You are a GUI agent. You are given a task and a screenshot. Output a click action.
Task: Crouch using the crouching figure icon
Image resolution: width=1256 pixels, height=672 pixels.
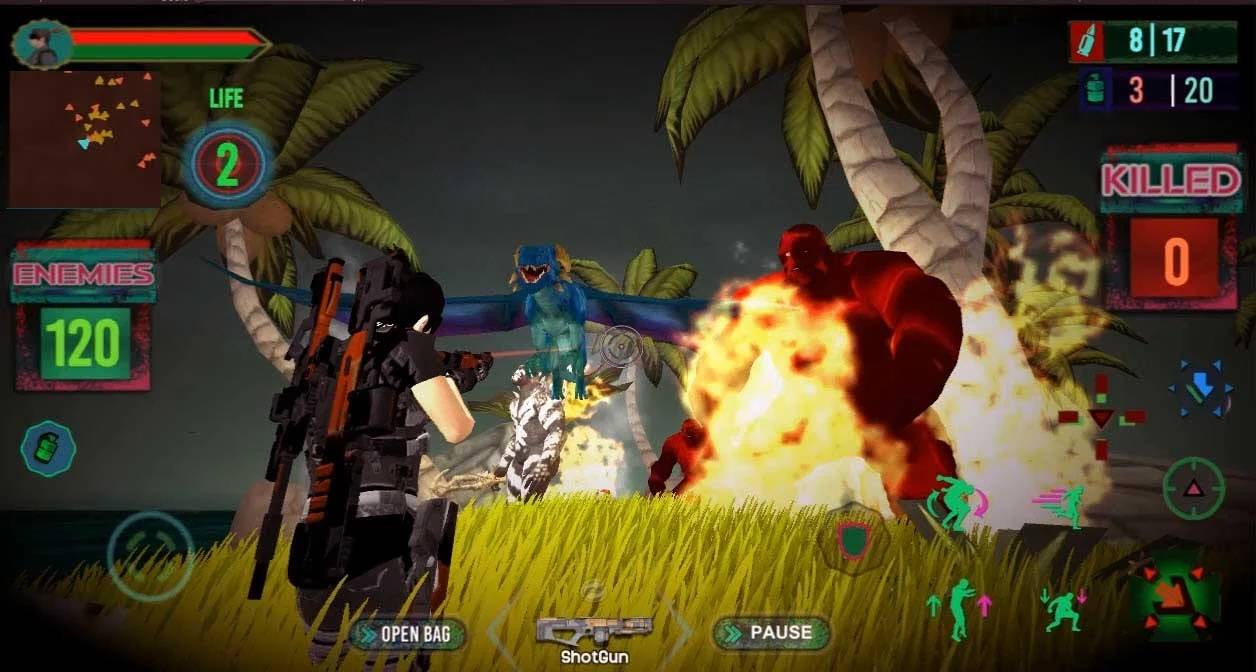tap(1064, 609)
